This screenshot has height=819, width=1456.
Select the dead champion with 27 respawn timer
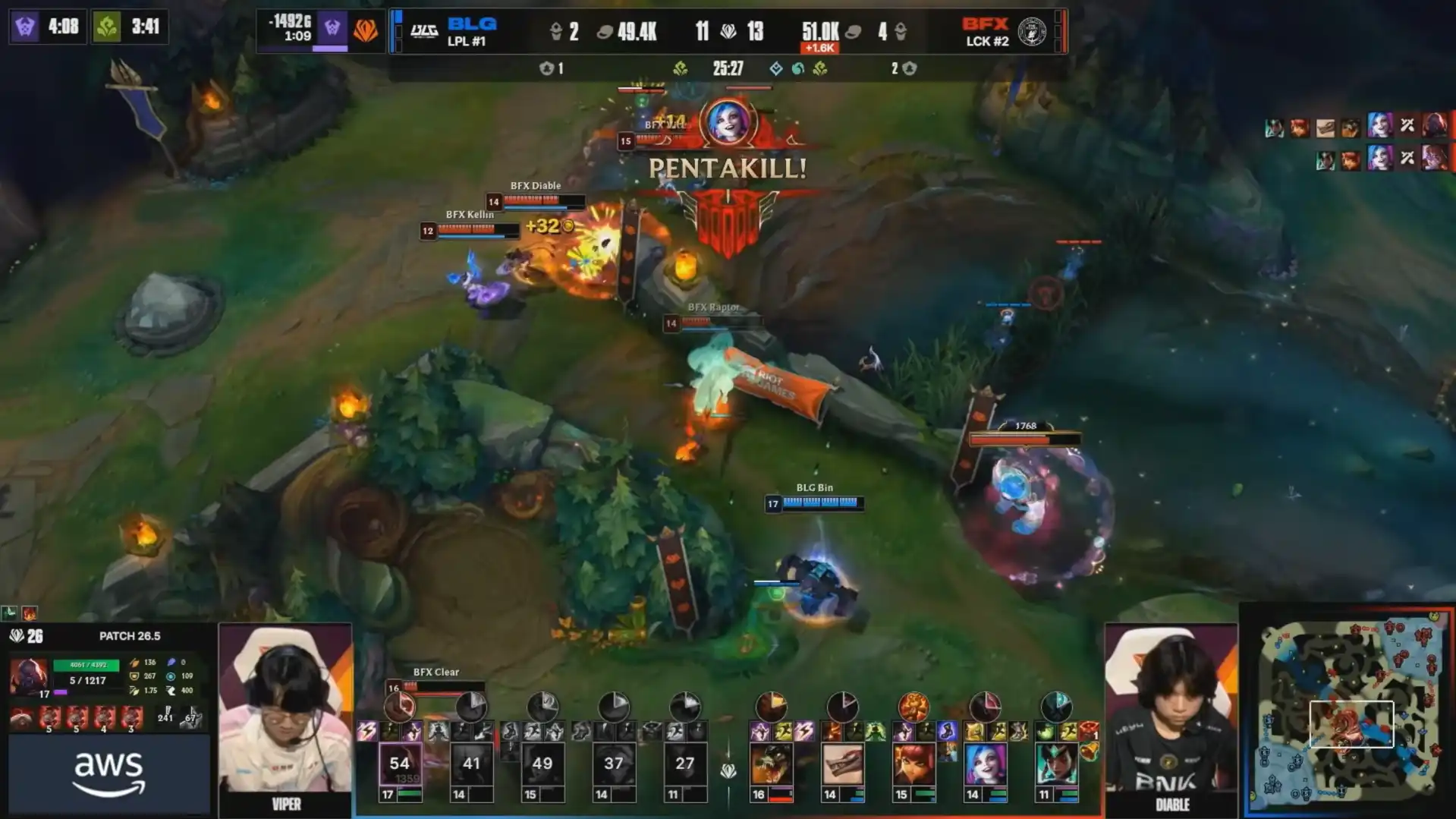[x=685, y=764]
